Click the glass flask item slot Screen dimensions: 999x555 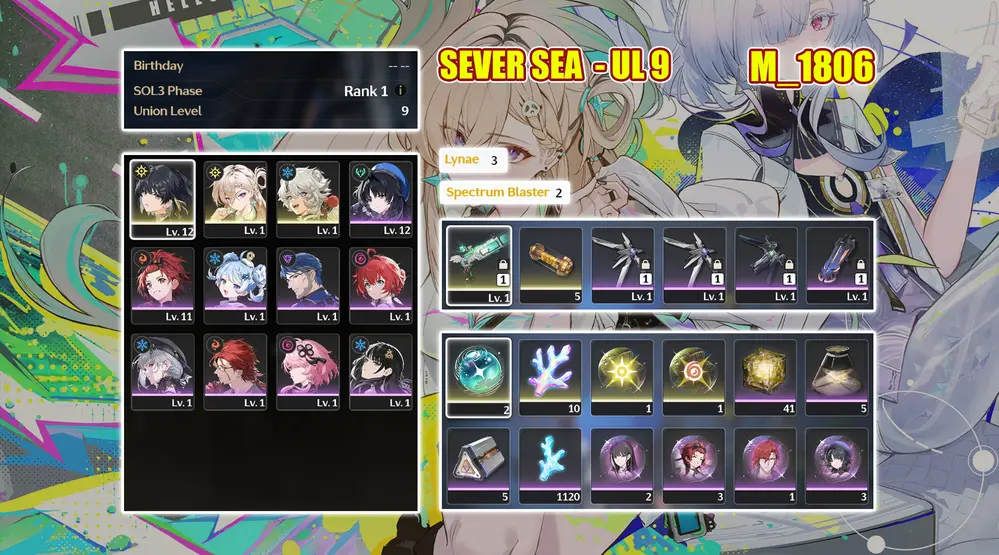point(838,375)
